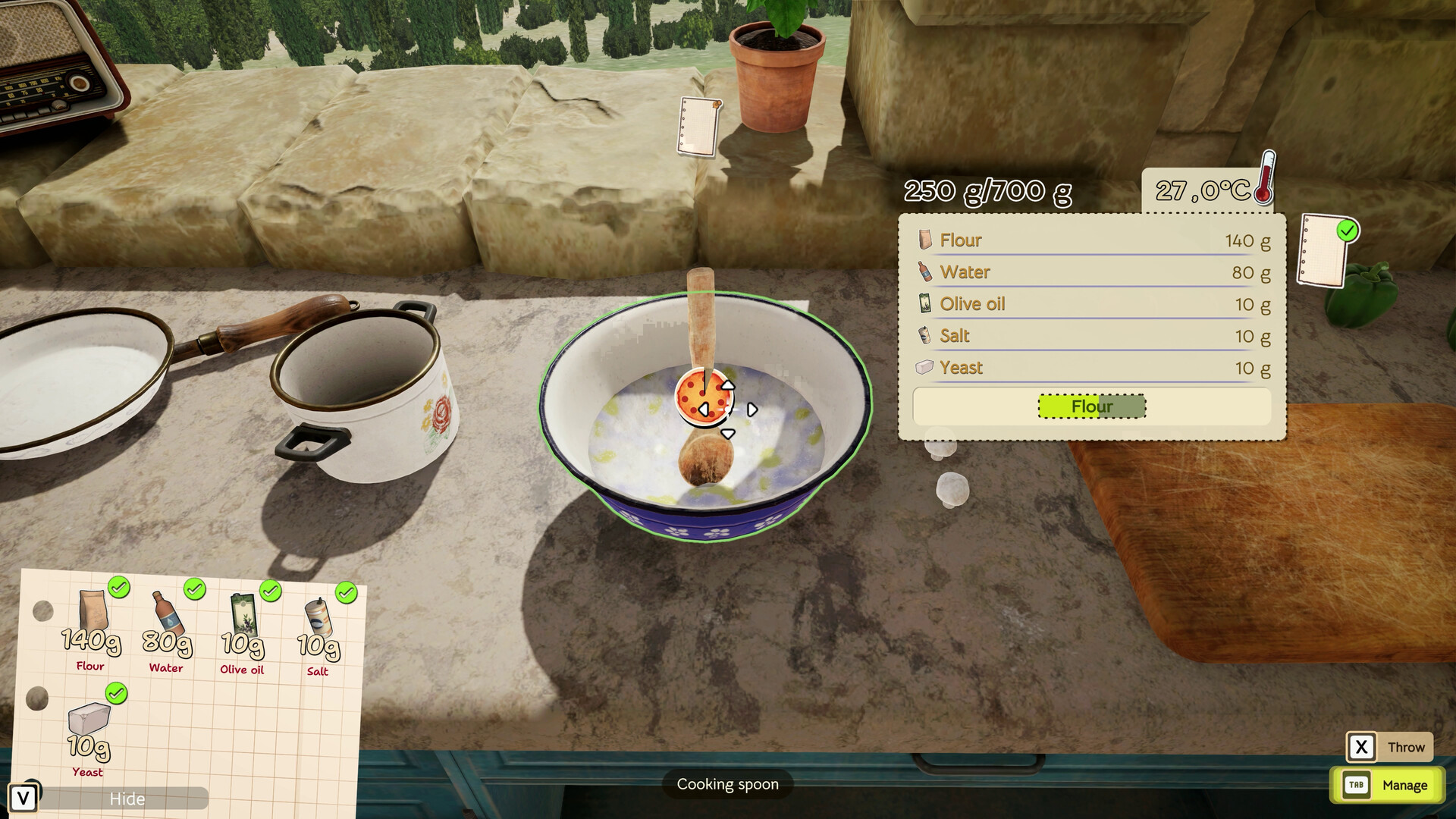The width and height of the screenshot is (1456, 819).
Task: Click the green Flour progress bar
Action: click(1091, 406)
